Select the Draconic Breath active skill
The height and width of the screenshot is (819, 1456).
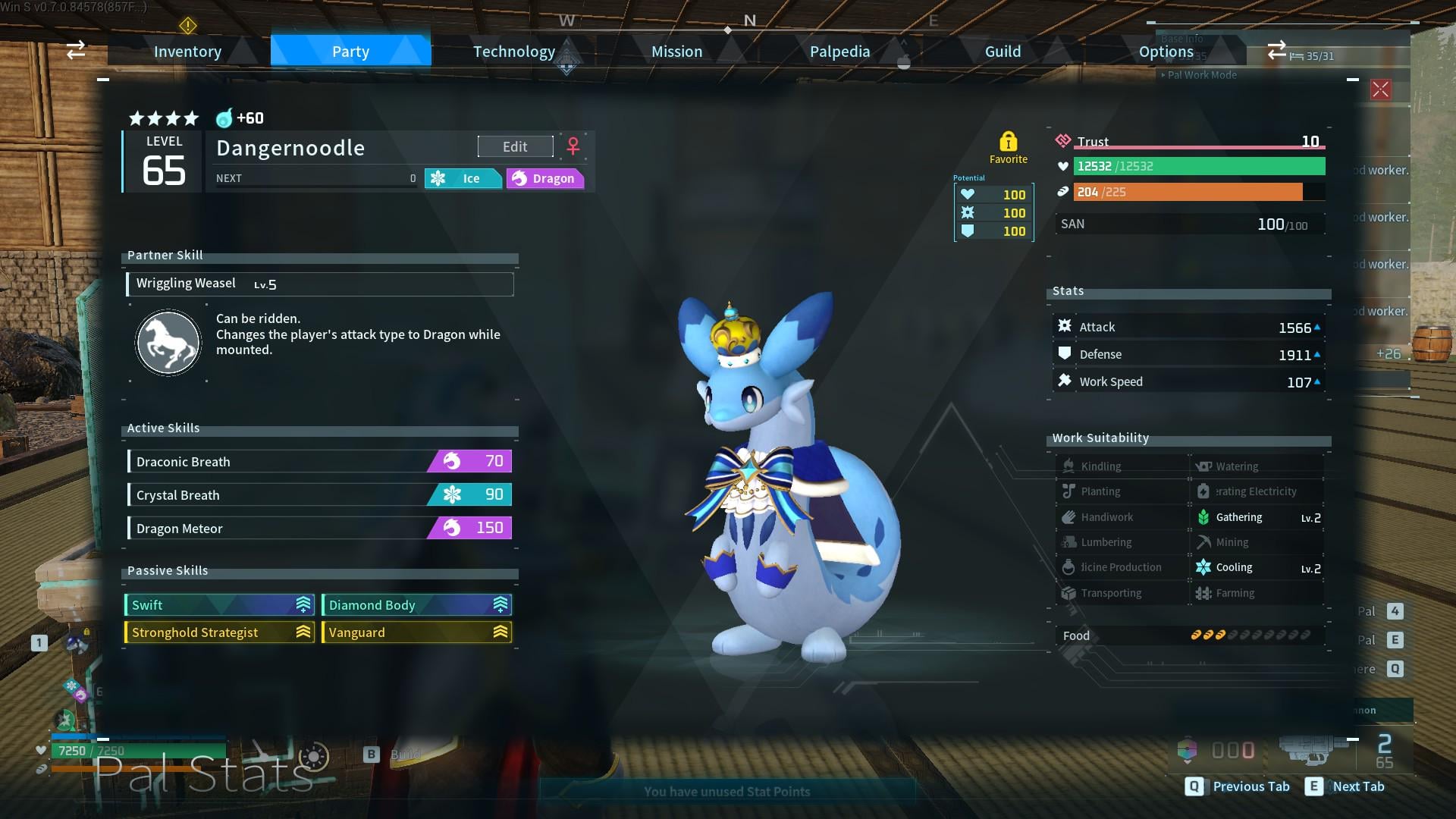coord(319,461)
